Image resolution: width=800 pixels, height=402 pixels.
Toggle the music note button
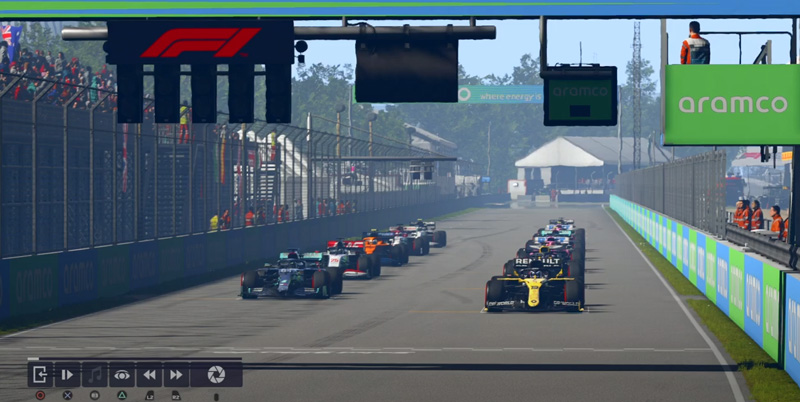pyautogui.click(x=95, y=374)
